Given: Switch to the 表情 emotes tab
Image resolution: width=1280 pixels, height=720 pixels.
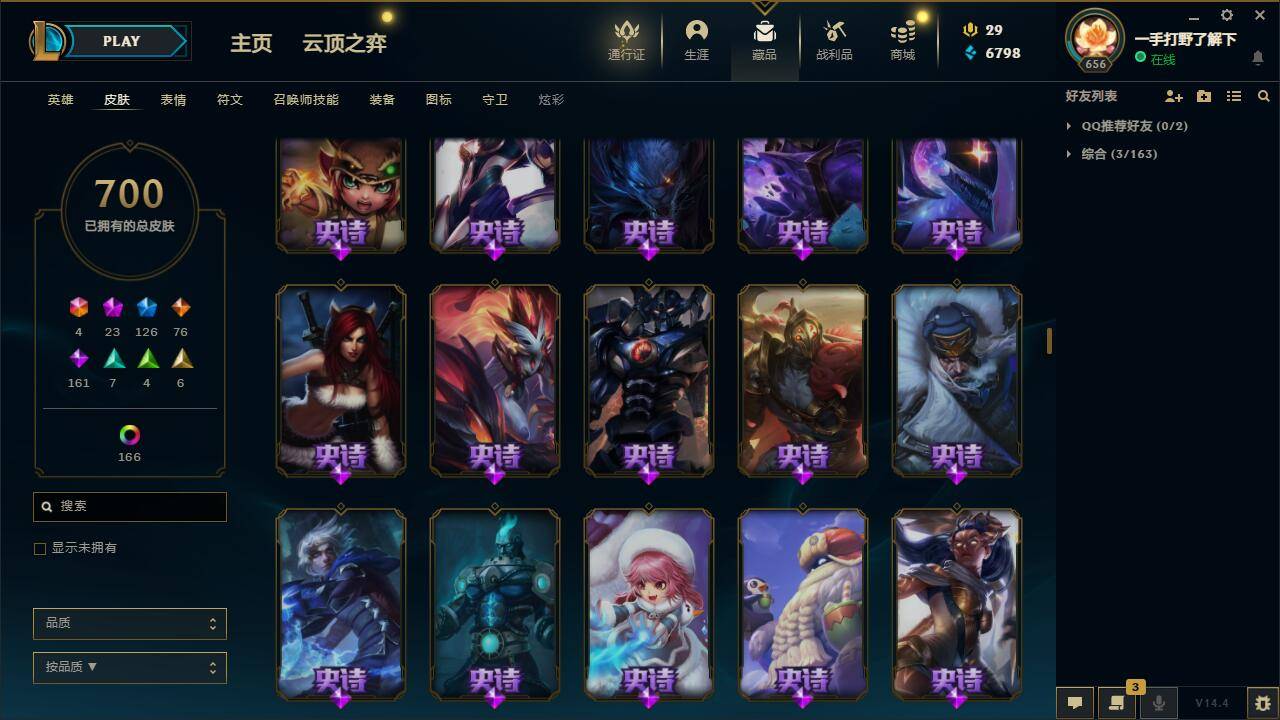Looking at the screenshot, I should (173, 99).
